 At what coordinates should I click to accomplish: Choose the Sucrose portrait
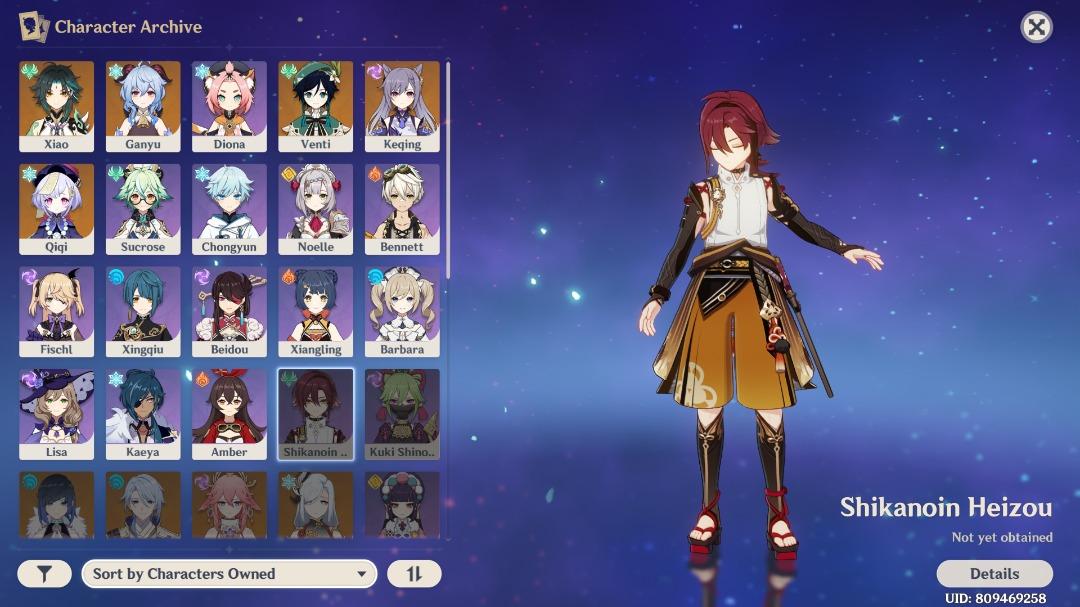click(143, 209)
